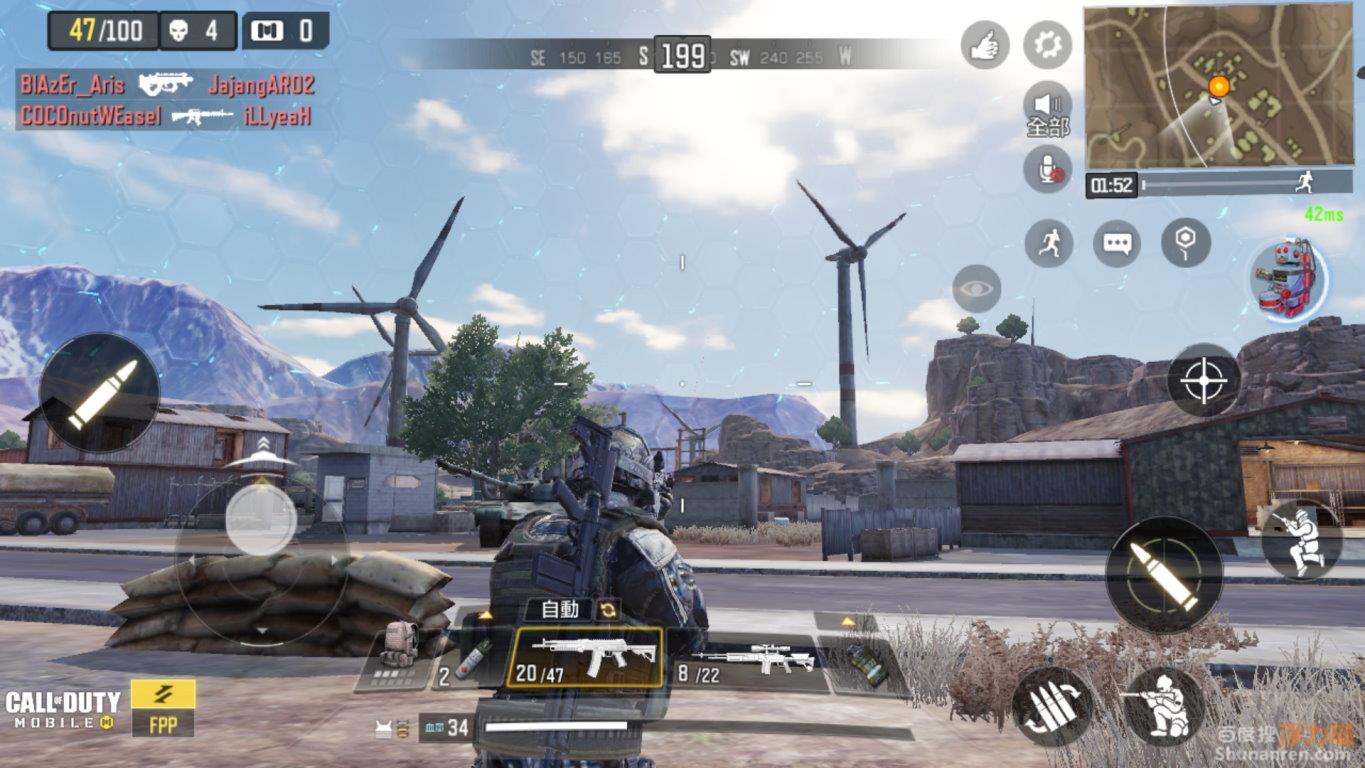Activate the running man auto-sprint icon
The width and height of the screenshot is (1365, 768).
pos(1049,243)
